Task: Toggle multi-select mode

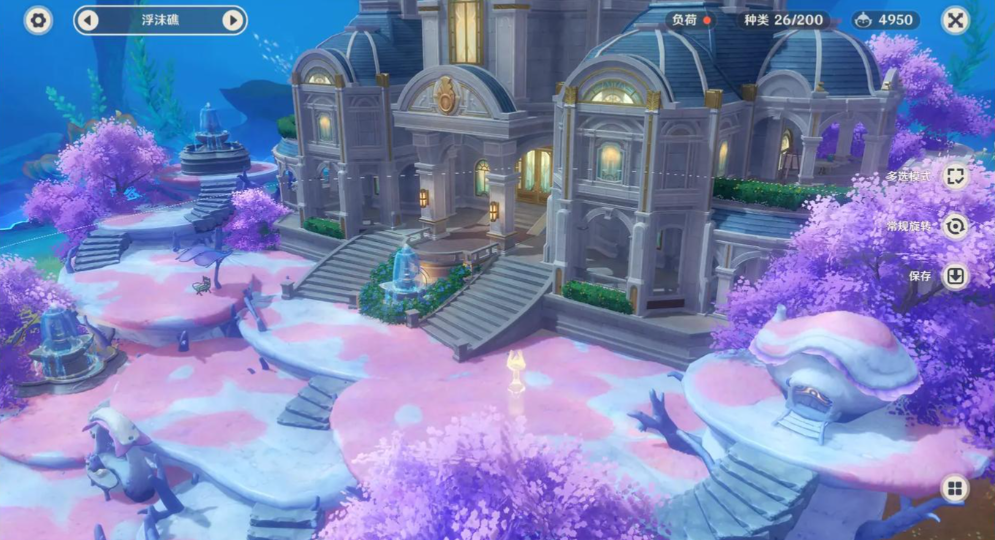Action: tap(955, 175)
